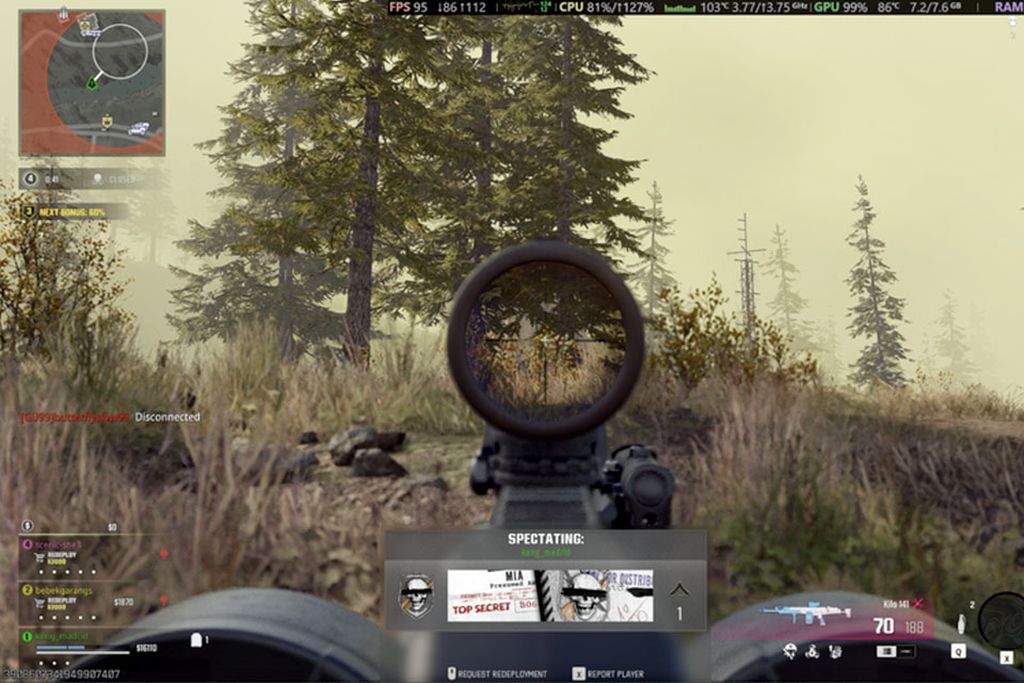Click the FPS counter in the performance overlay

click(407, 7)
